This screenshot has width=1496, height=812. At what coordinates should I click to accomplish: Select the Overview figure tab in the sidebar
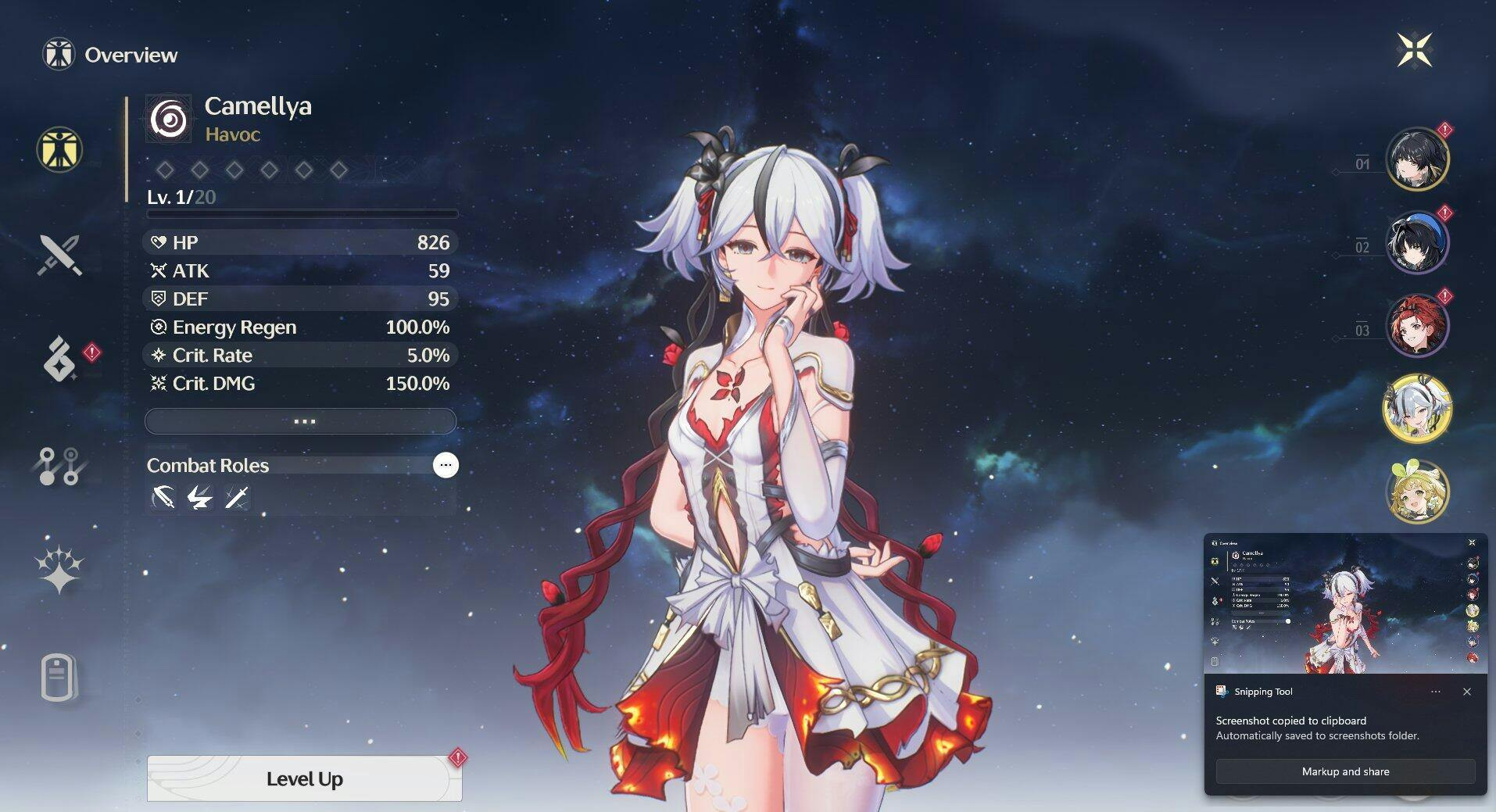59,149
